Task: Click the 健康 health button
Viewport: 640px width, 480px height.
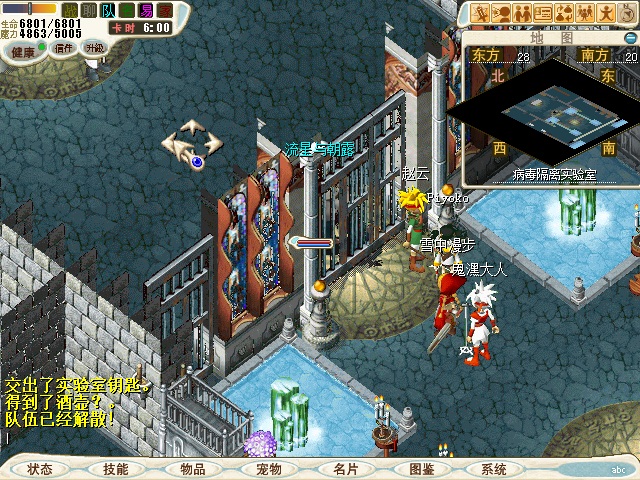Action: [x=24, y=47]
